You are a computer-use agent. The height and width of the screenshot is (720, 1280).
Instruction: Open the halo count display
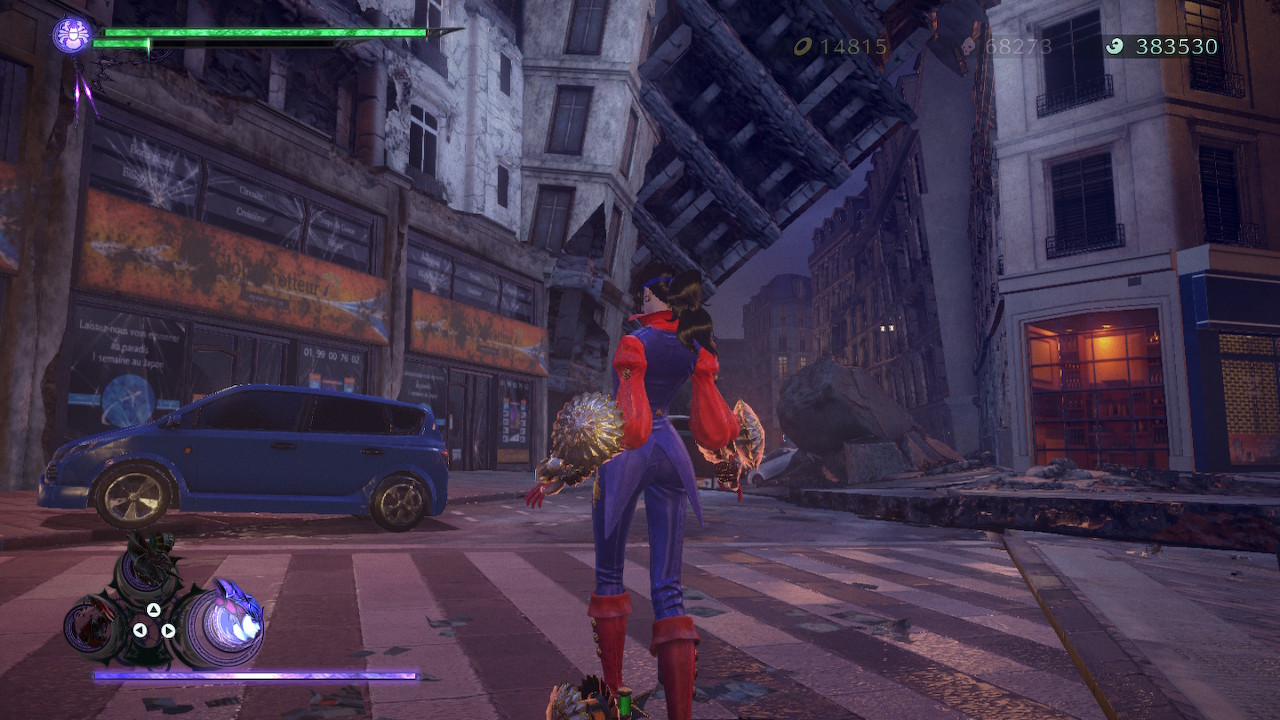[852, 44]
